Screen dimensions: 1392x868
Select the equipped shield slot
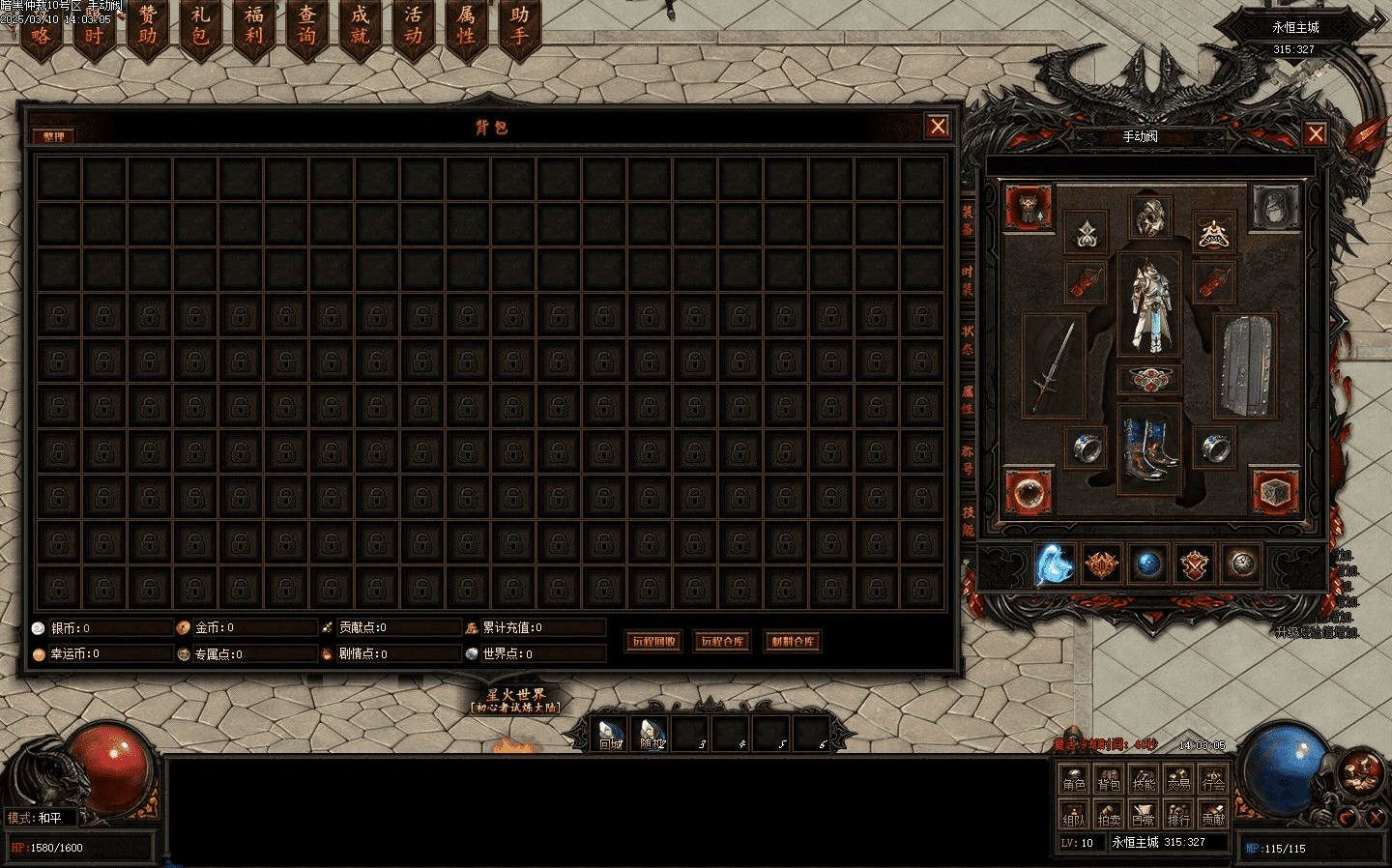pos(1244,365)
